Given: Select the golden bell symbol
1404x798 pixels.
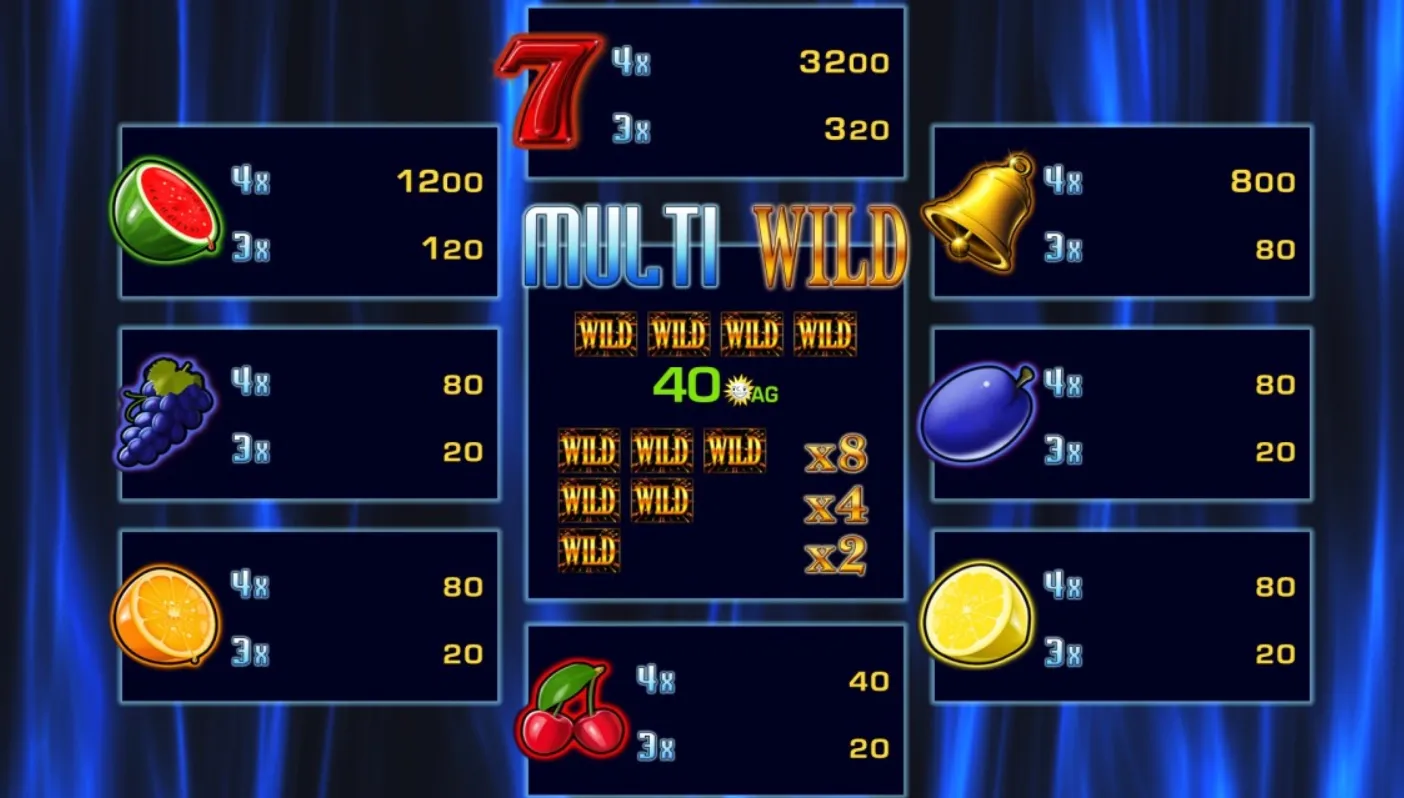Looking at the screenshot, I should pyautogui.click(x=976, y=212).
